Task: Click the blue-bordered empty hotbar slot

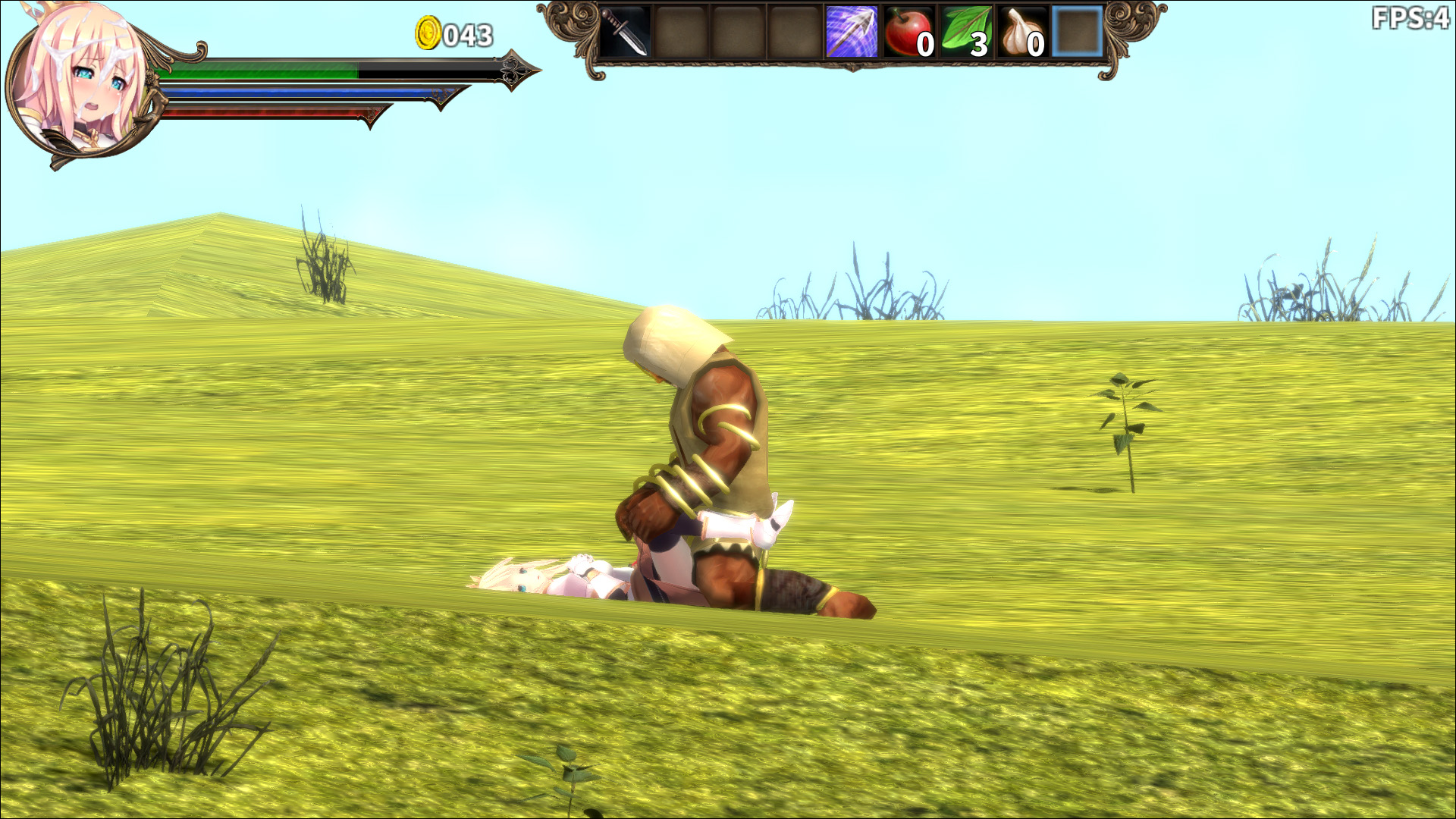Action: [x=1078, y=32]
